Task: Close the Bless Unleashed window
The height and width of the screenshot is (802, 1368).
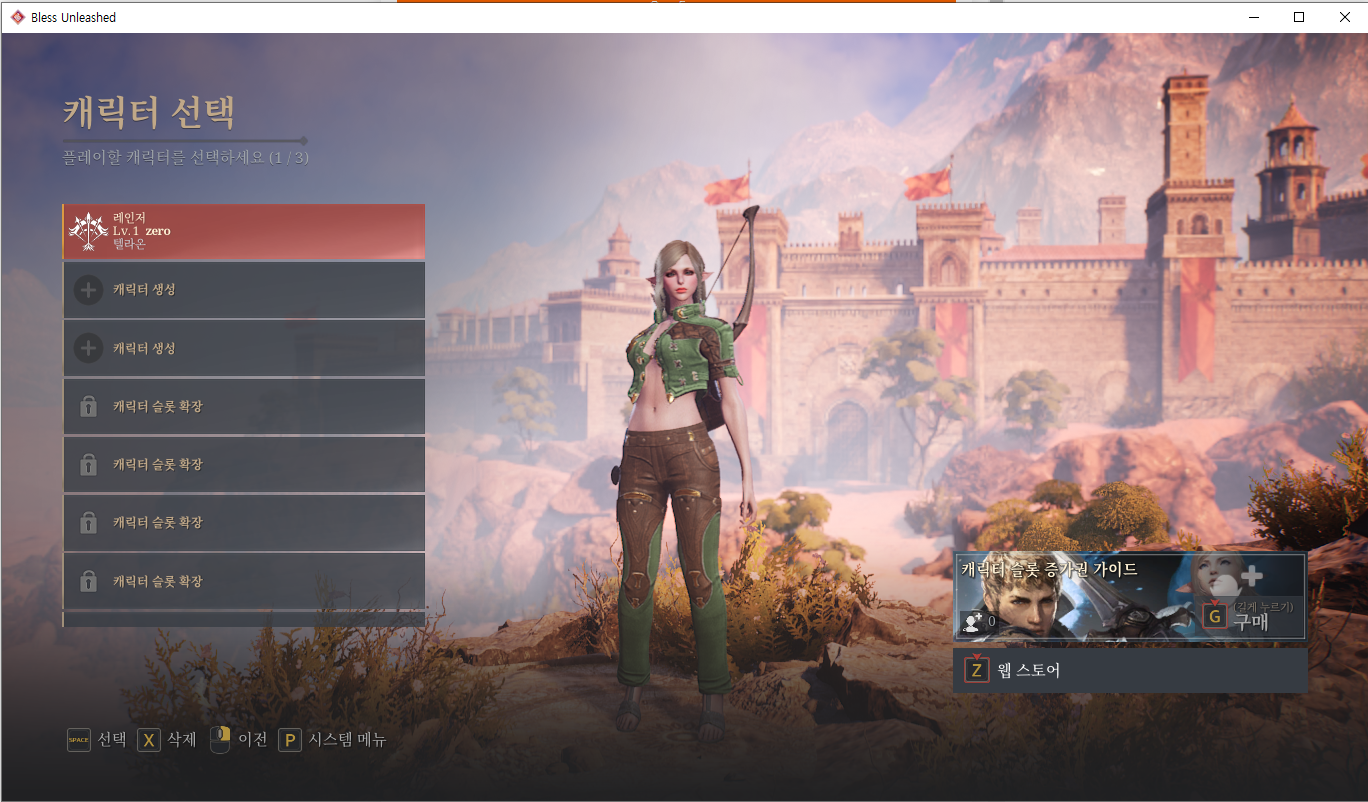Action: [1344, 17]
